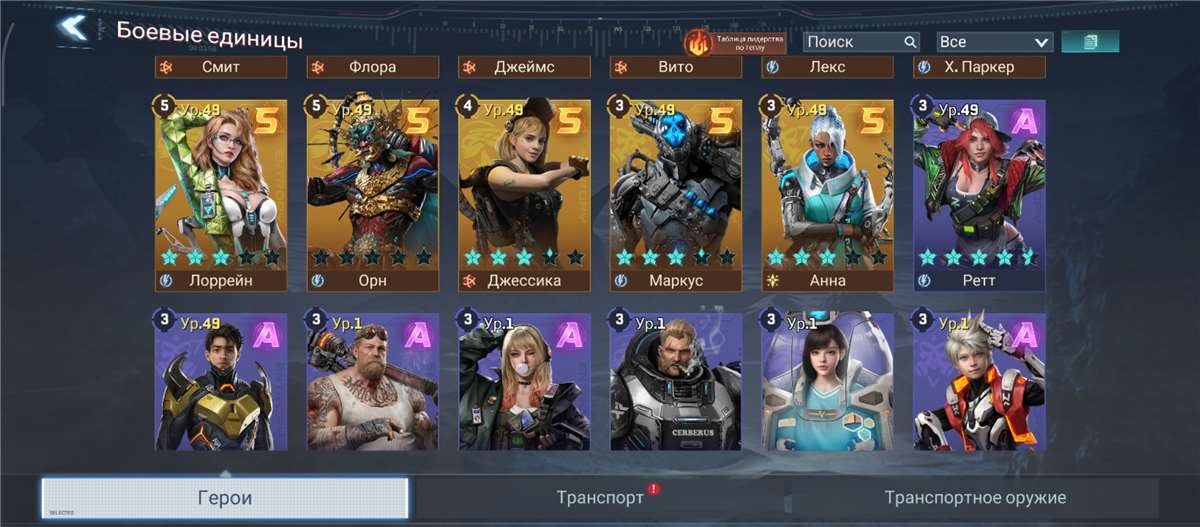Switch to the Транспорт tab
The width and height of the screenshot is (1200, 527).
600,498
